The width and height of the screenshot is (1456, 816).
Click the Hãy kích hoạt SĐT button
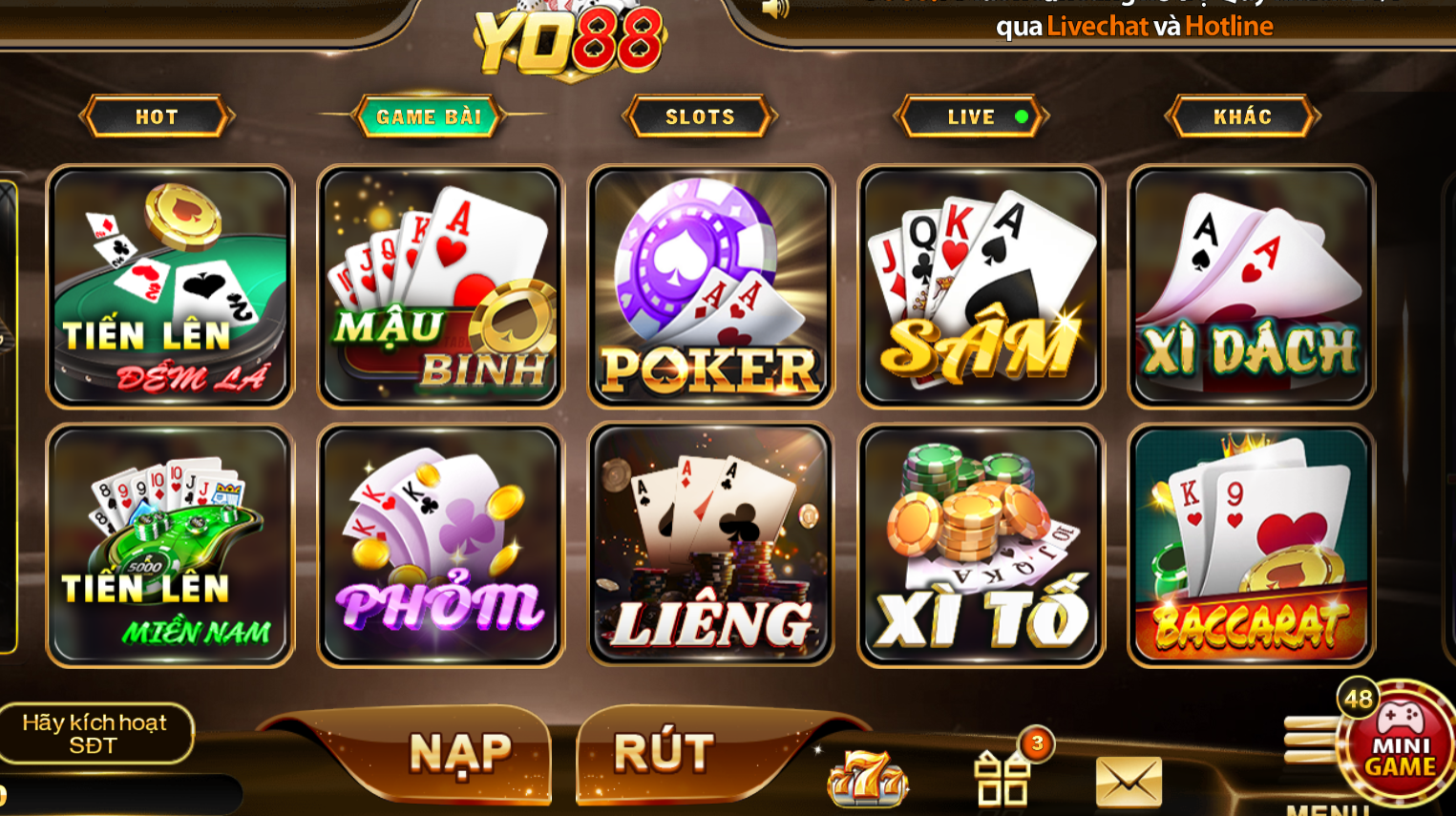tap(96, 733)
